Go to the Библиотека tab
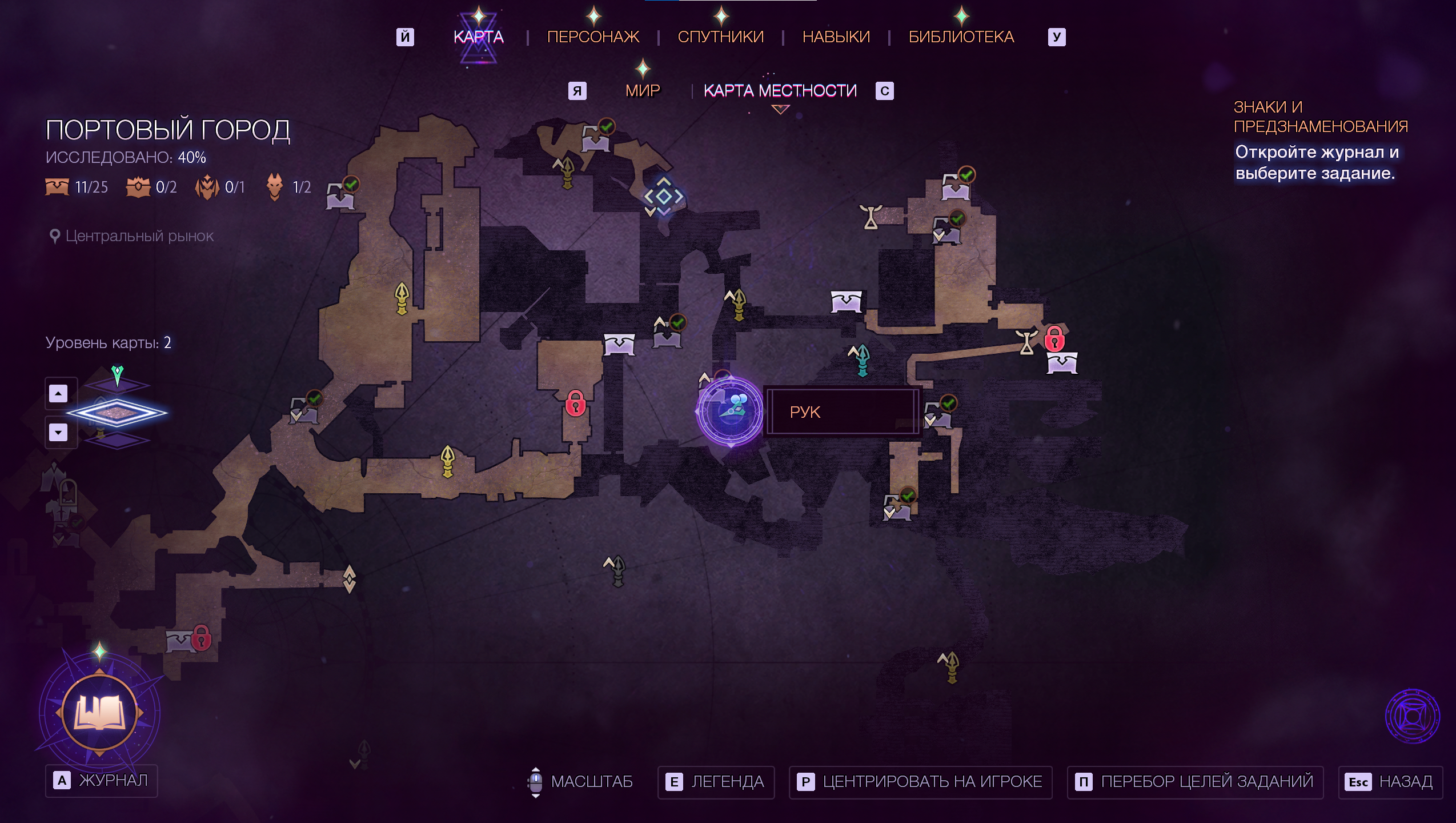Screen dimensions: 1456x823 [961, 37]
